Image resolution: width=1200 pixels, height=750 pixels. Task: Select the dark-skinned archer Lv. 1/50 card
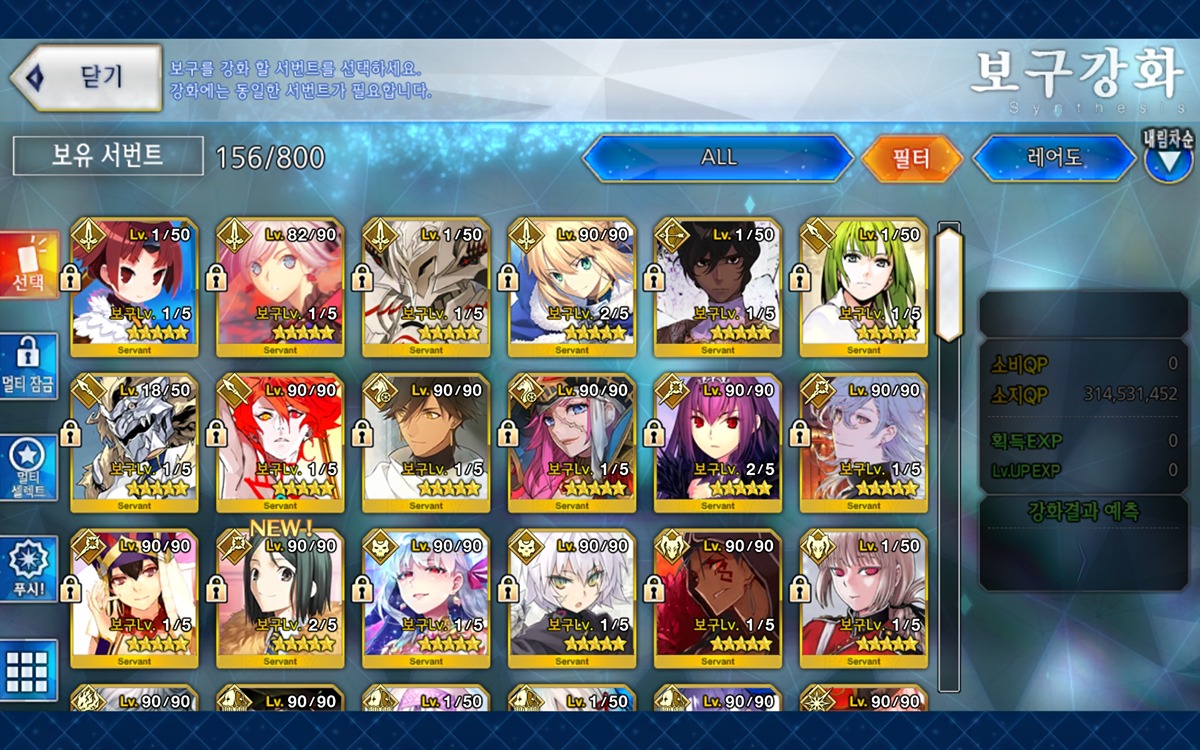coord(718,287)
